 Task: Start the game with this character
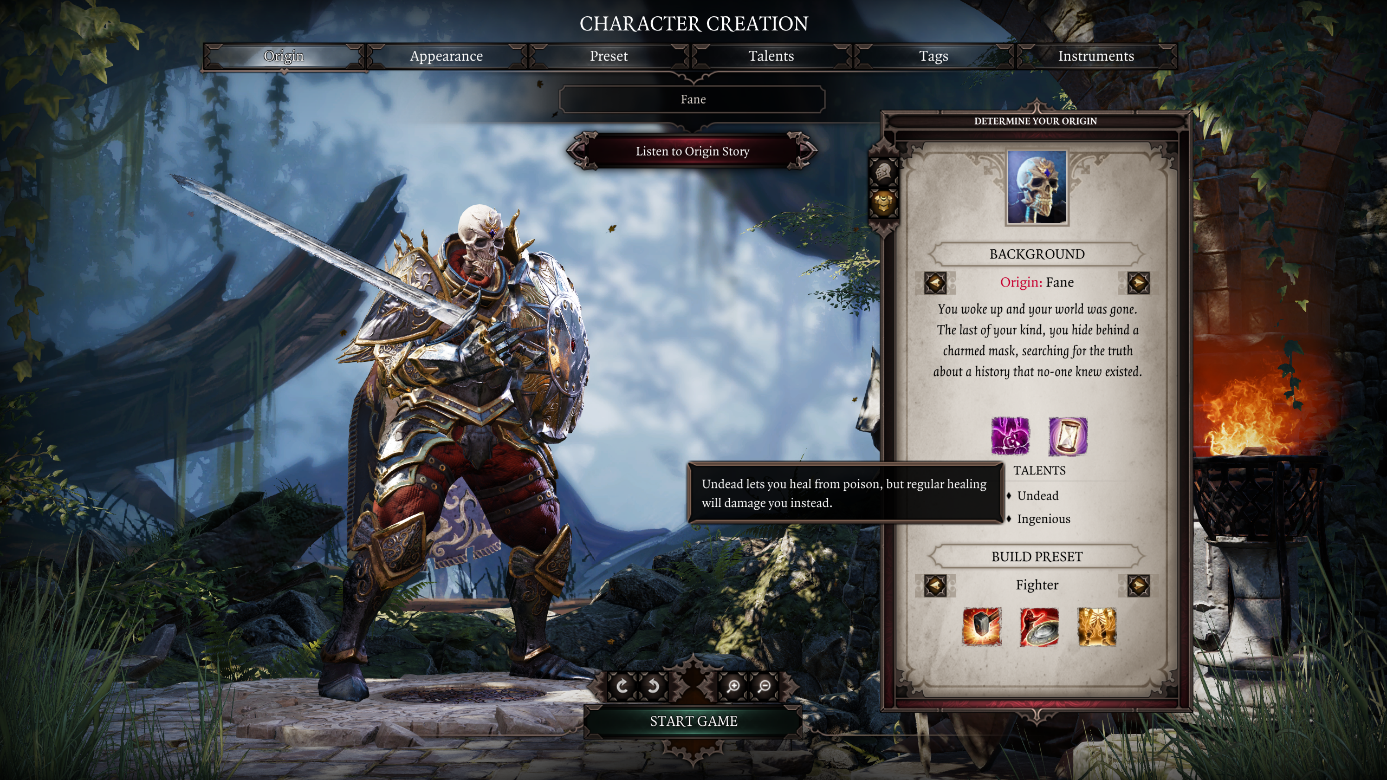click(693, 721)
